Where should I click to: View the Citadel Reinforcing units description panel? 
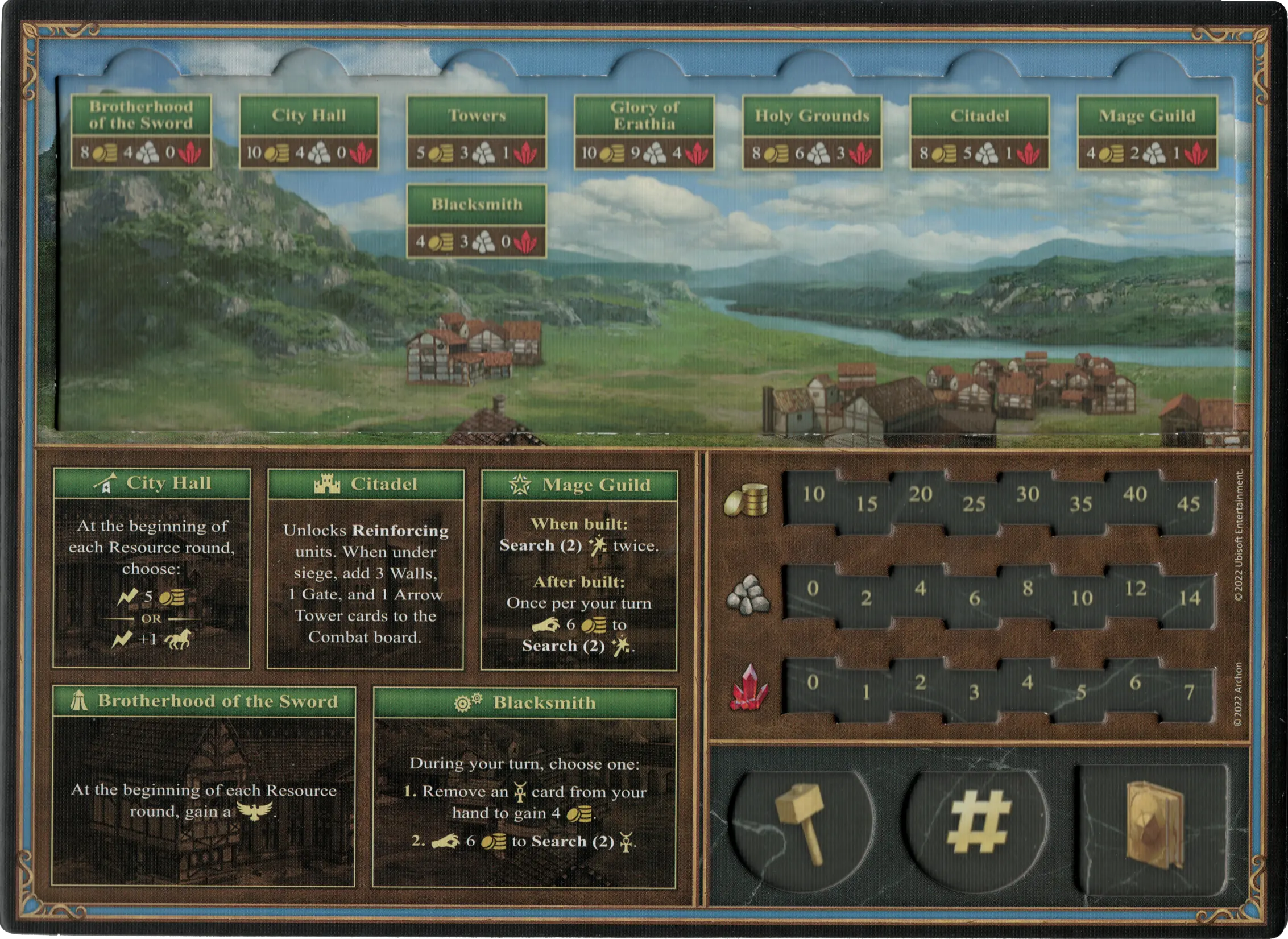[366, 569]
